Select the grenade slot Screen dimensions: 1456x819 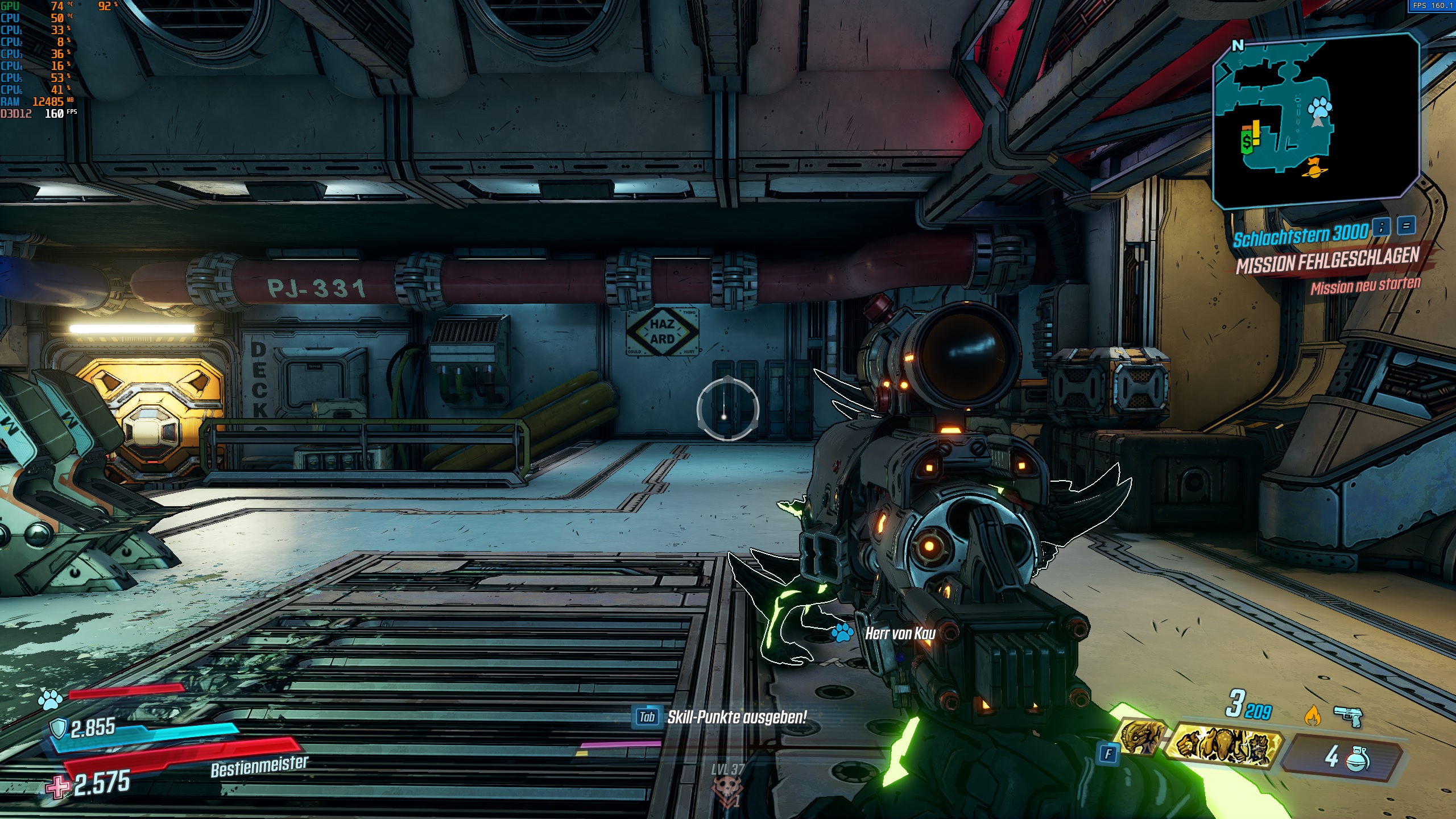pyautogui.click(x=1348, y=758)
